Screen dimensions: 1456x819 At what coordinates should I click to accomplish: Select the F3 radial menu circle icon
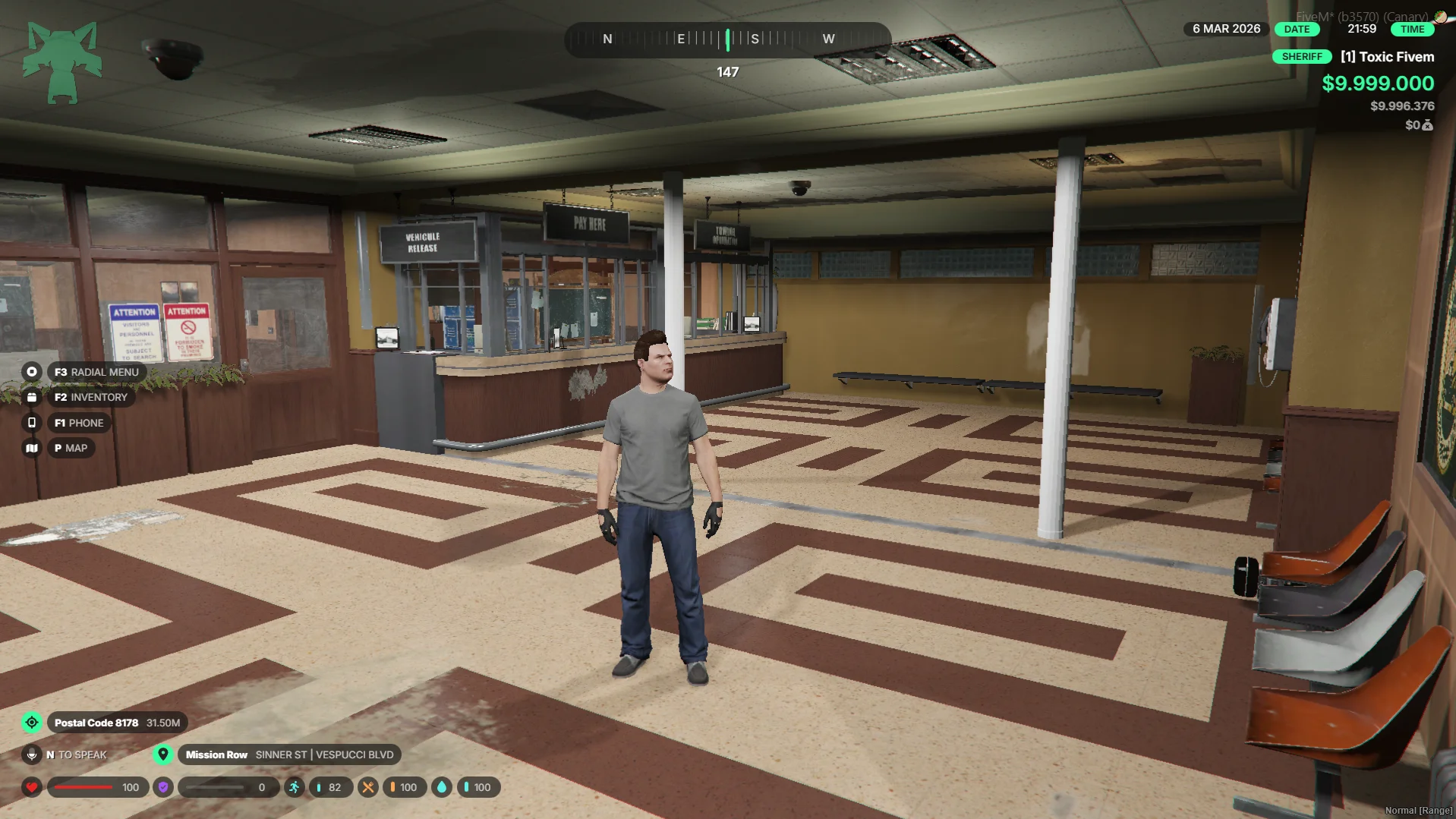click(31, 372)
